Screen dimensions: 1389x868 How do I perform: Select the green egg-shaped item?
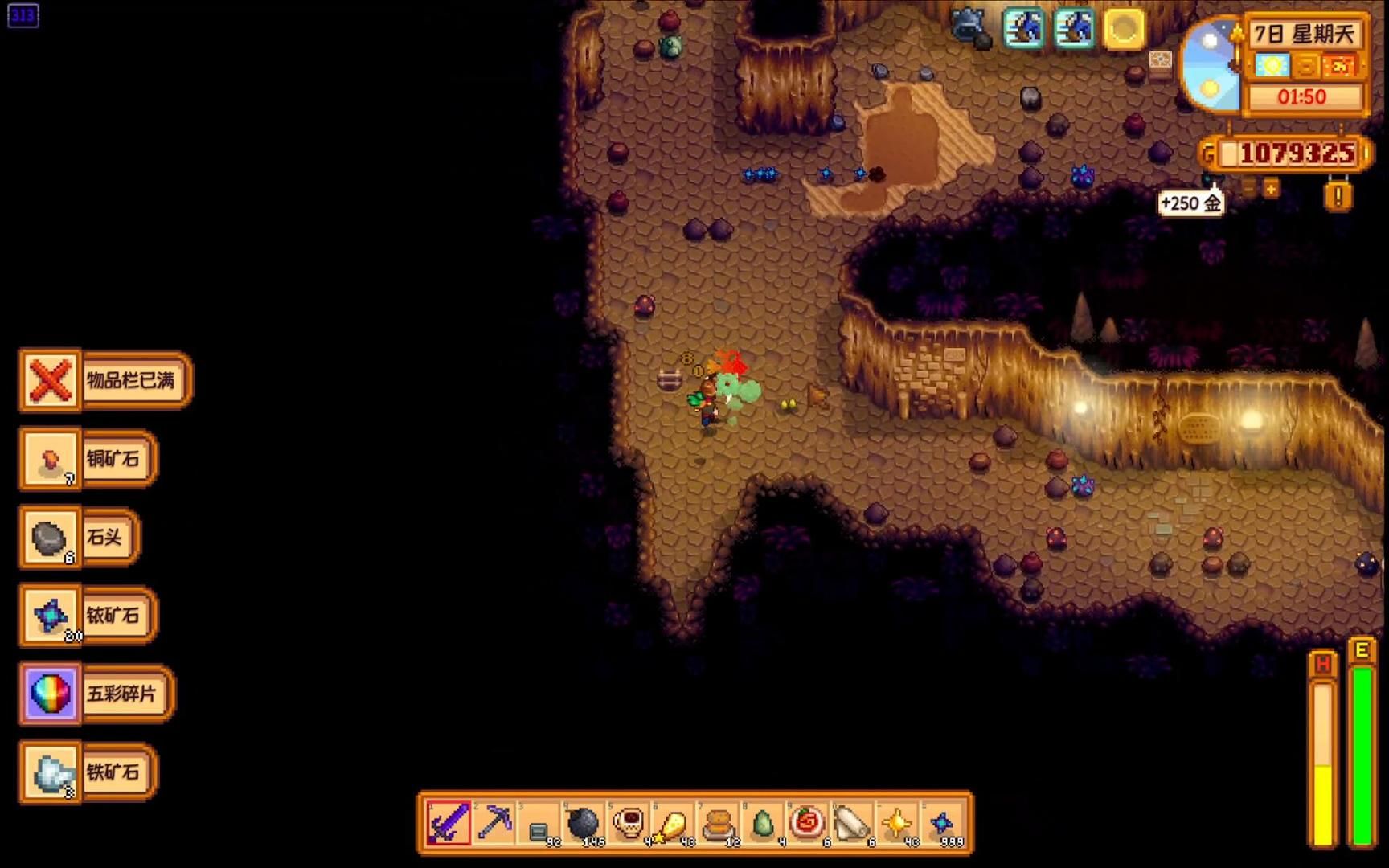763,822
